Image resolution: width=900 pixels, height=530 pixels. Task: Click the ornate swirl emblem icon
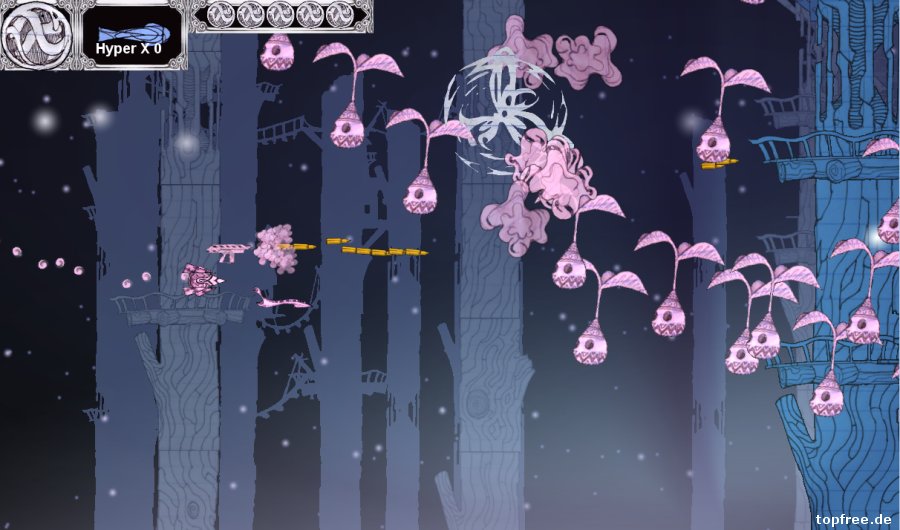(x=37, y=32)
